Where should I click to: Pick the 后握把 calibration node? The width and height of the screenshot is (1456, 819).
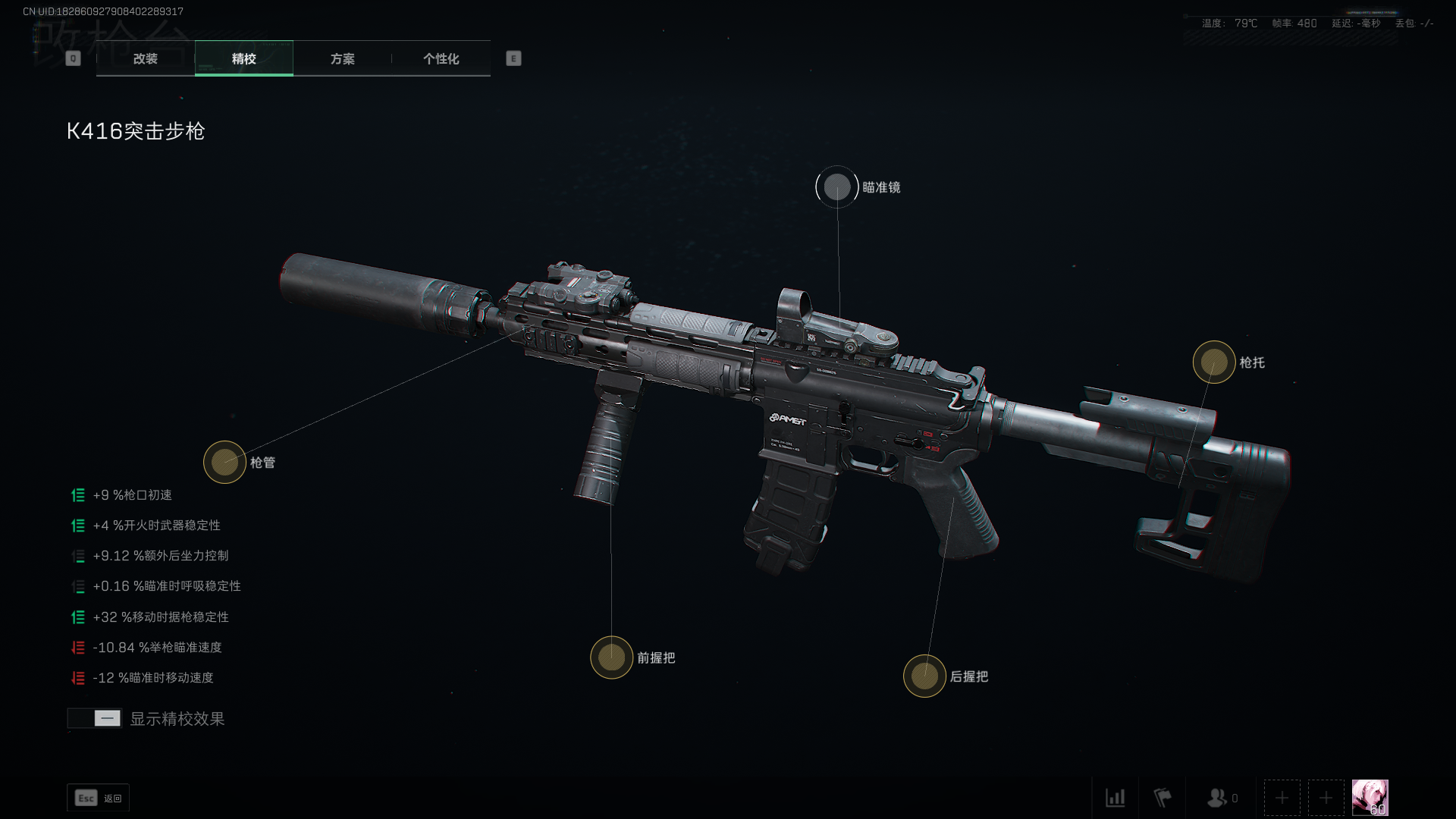(924, 676)
